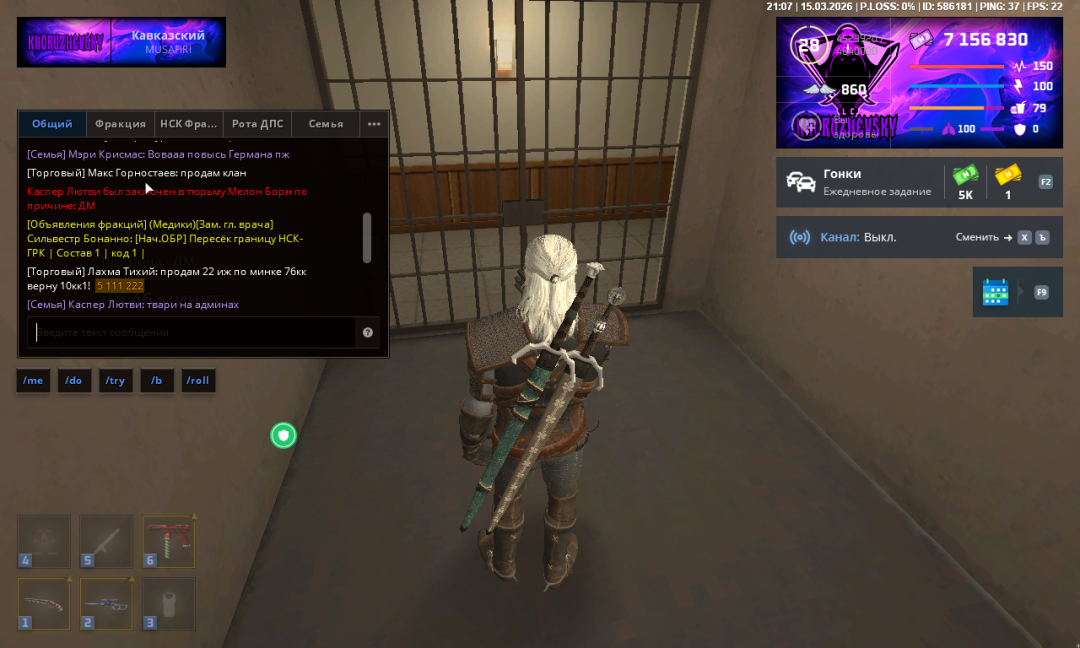This screenshot has height=648, width=1080.
Task: Open the Фракция chat tab
Action: [x=120, y=124]
